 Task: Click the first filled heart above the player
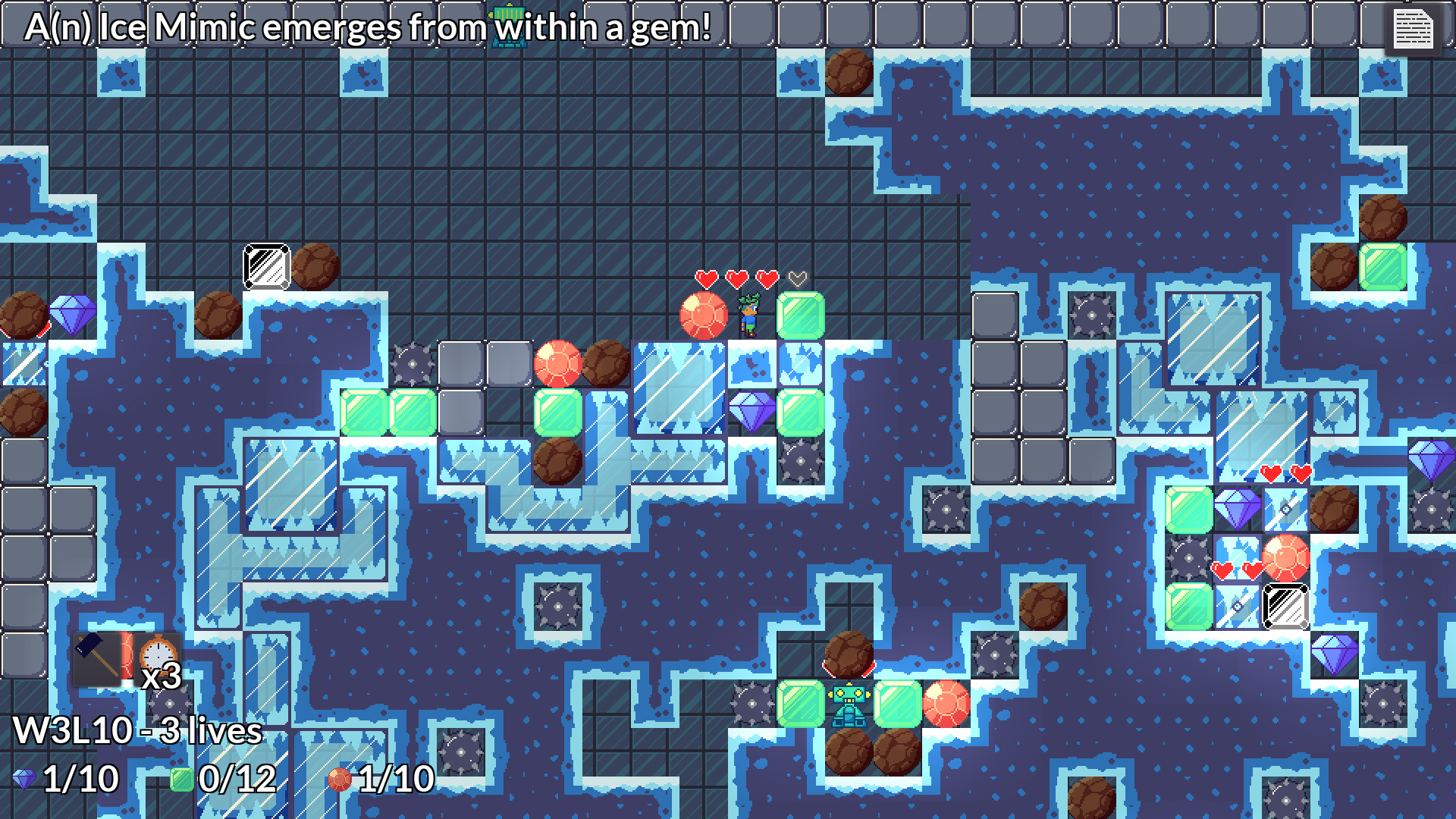(x=707, y=278)
